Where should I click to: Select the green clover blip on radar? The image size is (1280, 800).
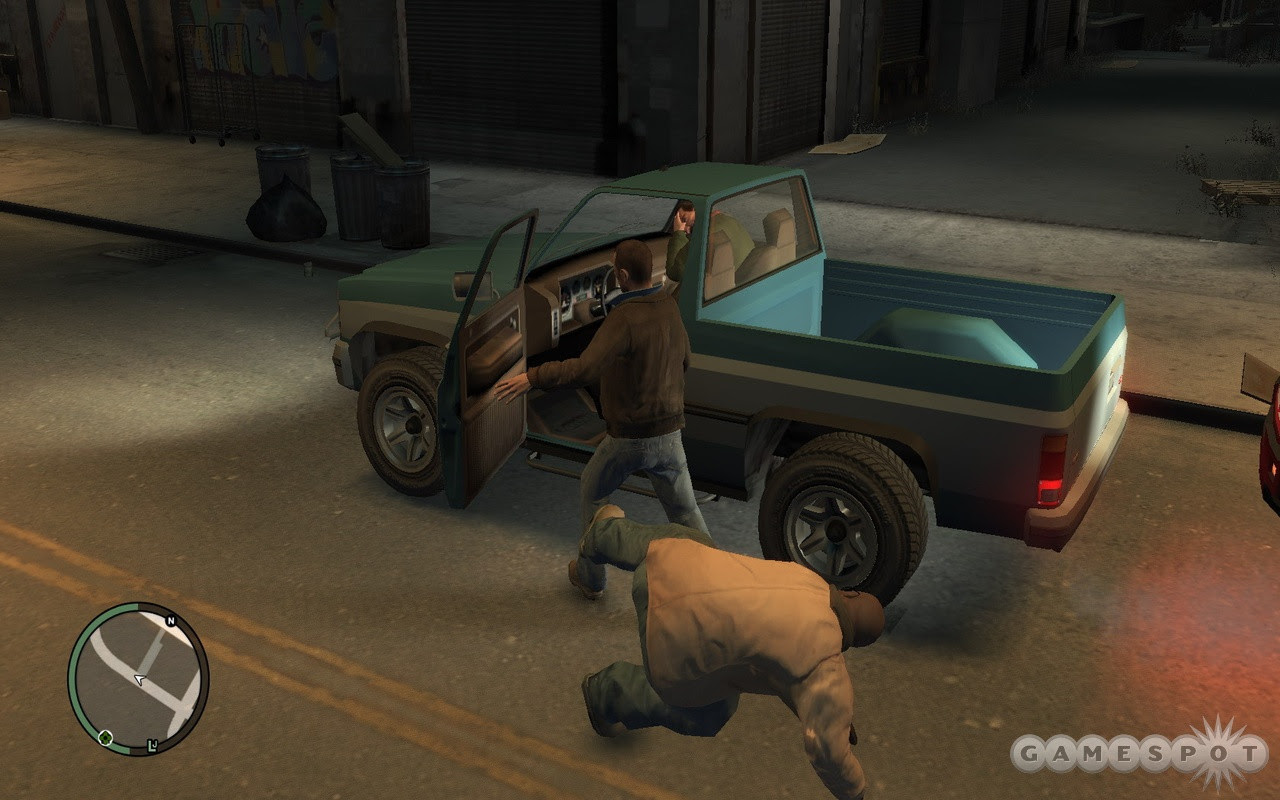click(106, 739)
